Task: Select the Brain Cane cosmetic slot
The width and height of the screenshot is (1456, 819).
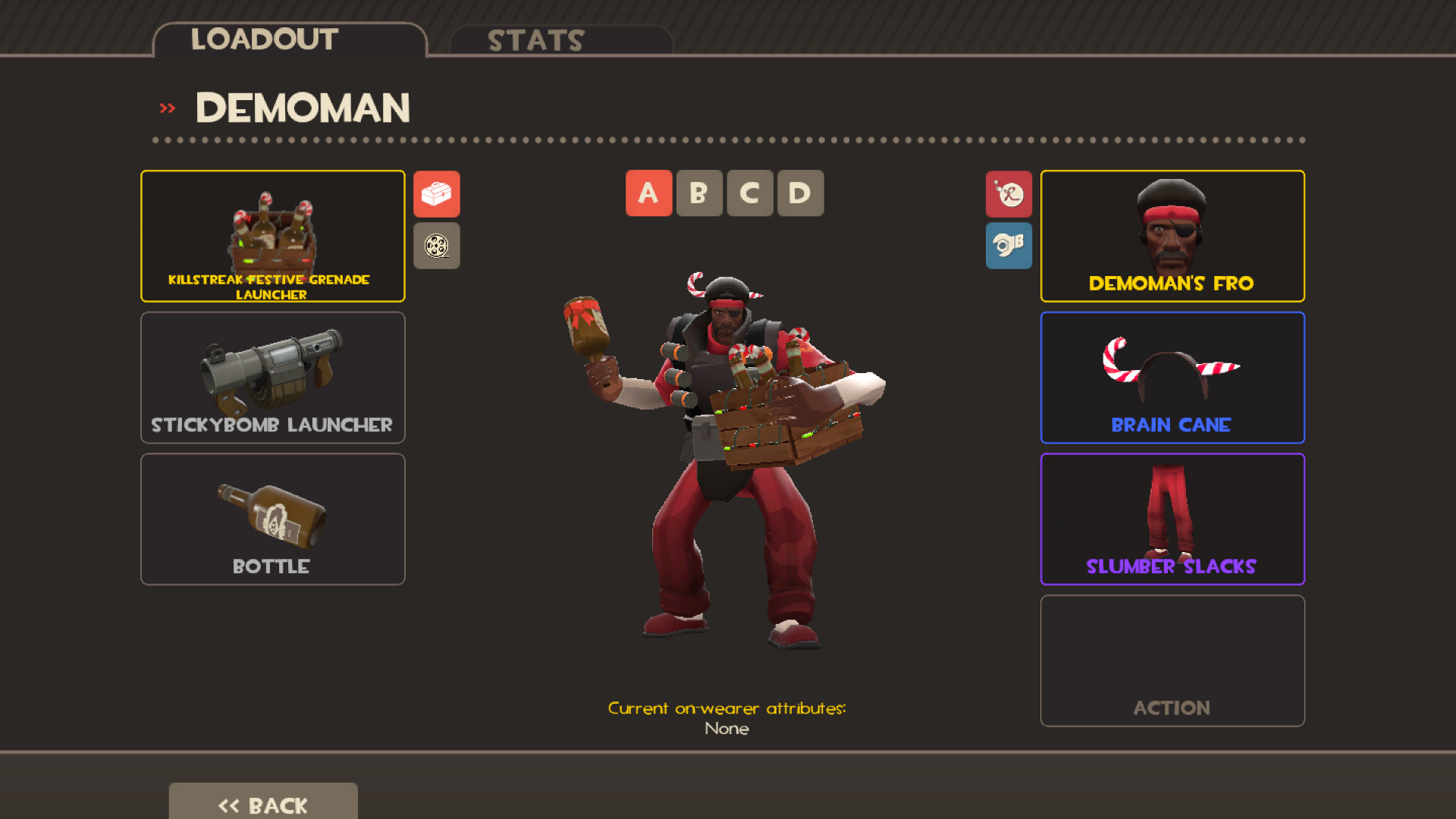Action: pyautogui.click(x=1172, y=377)
